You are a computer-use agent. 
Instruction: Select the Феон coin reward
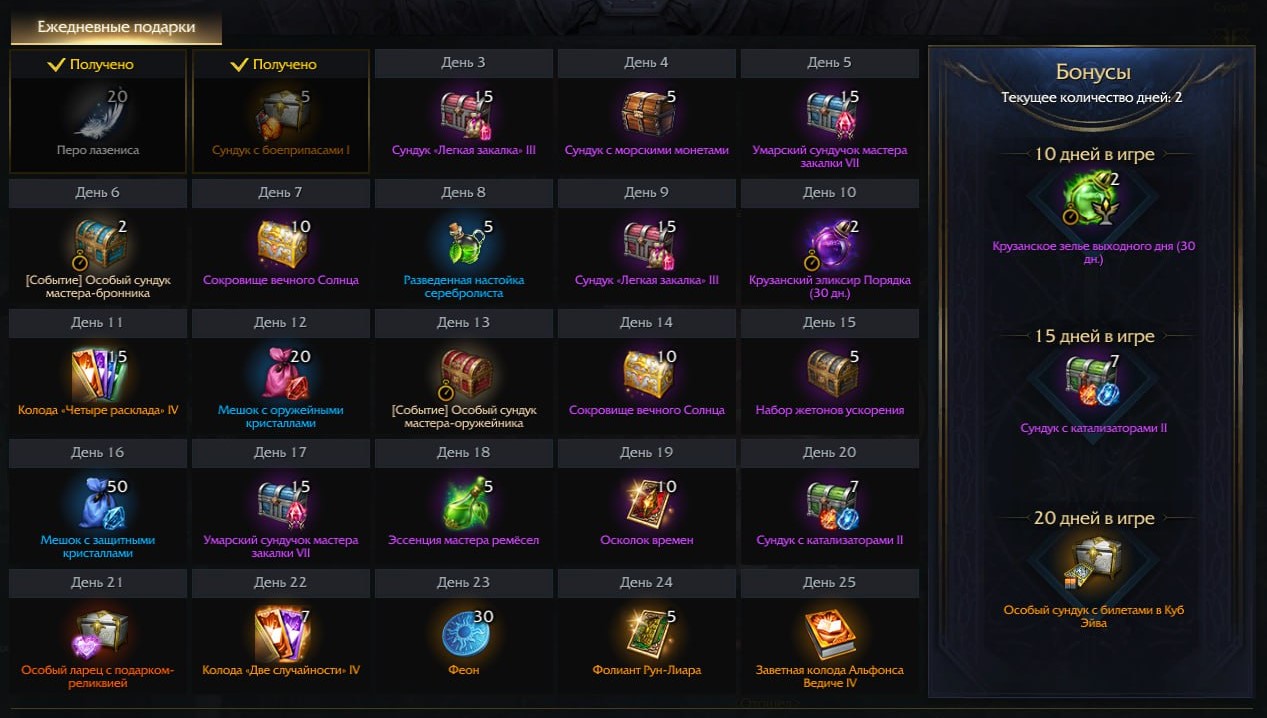[464, 633]
